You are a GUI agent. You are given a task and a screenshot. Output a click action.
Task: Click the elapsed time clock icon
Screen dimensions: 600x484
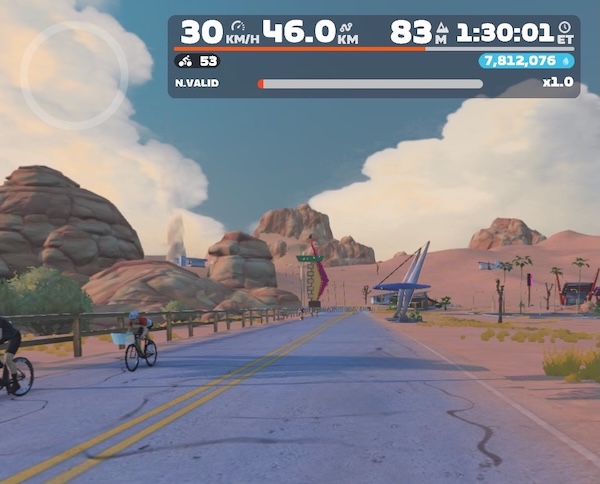[564, 27]
